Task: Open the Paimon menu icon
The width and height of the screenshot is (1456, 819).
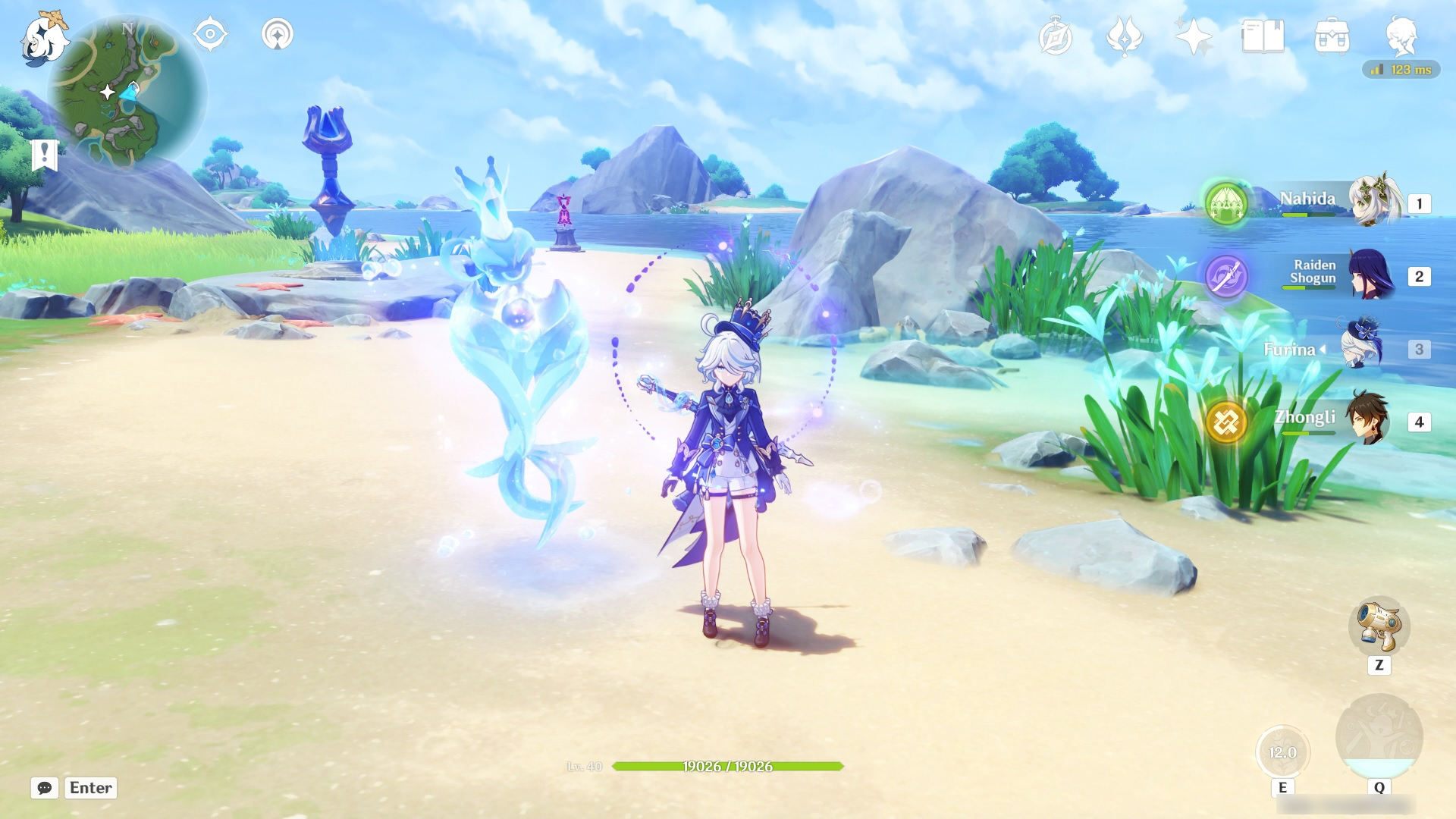Action: tap(44, 38)
